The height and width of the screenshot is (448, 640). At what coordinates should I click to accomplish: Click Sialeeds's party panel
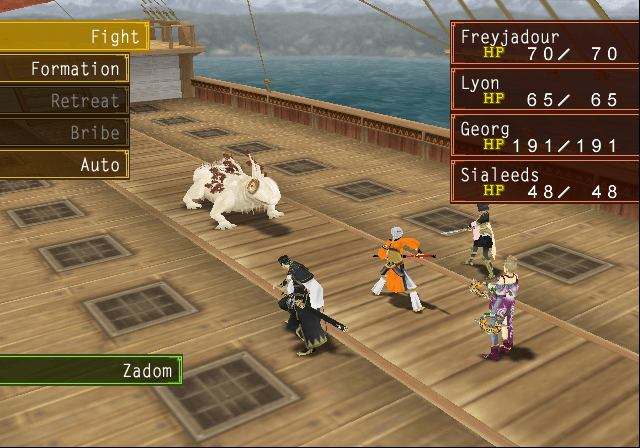[x=544, y=182]
